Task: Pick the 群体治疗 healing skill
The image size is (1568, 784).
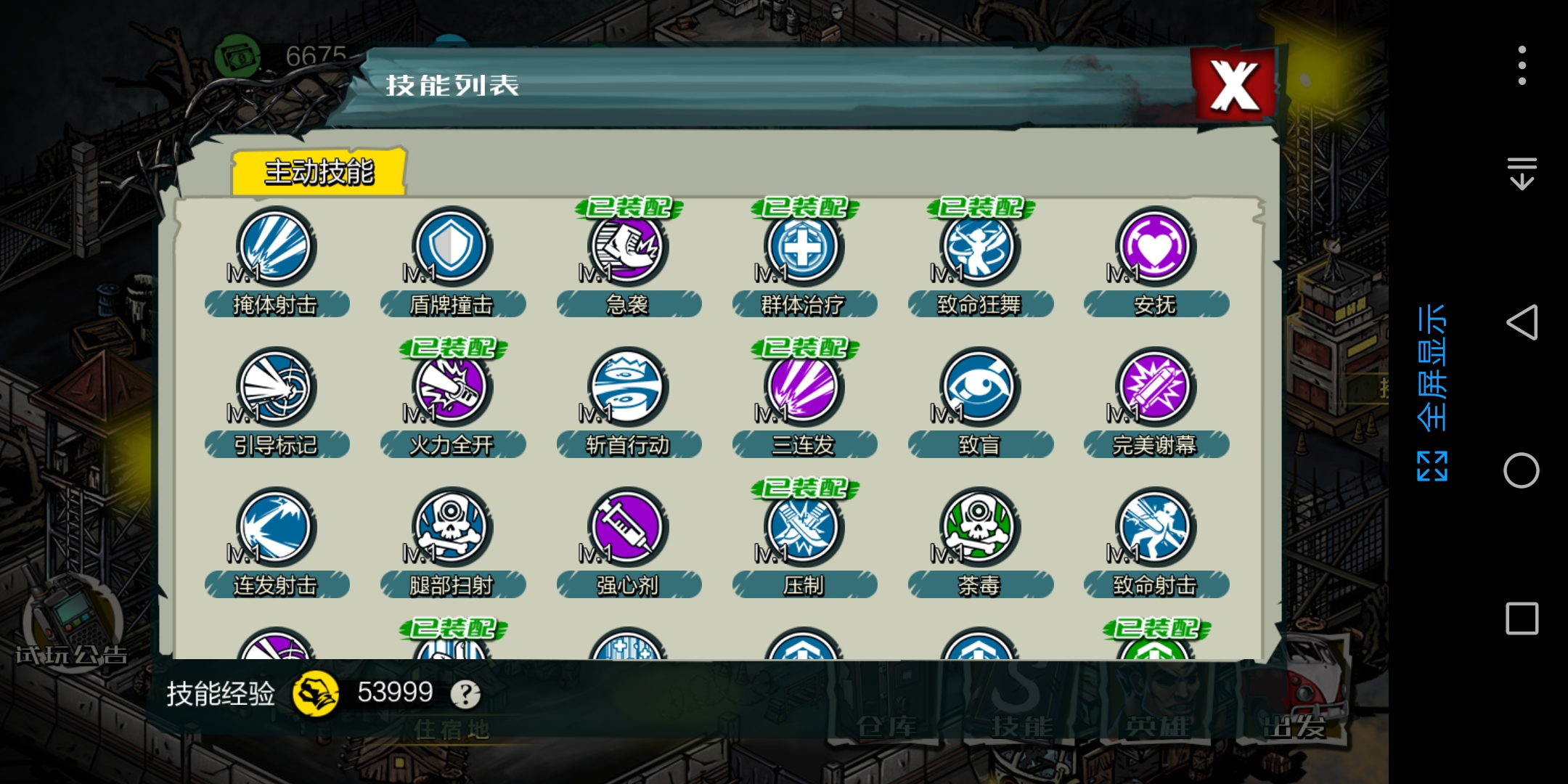Action: pos(804,247)
